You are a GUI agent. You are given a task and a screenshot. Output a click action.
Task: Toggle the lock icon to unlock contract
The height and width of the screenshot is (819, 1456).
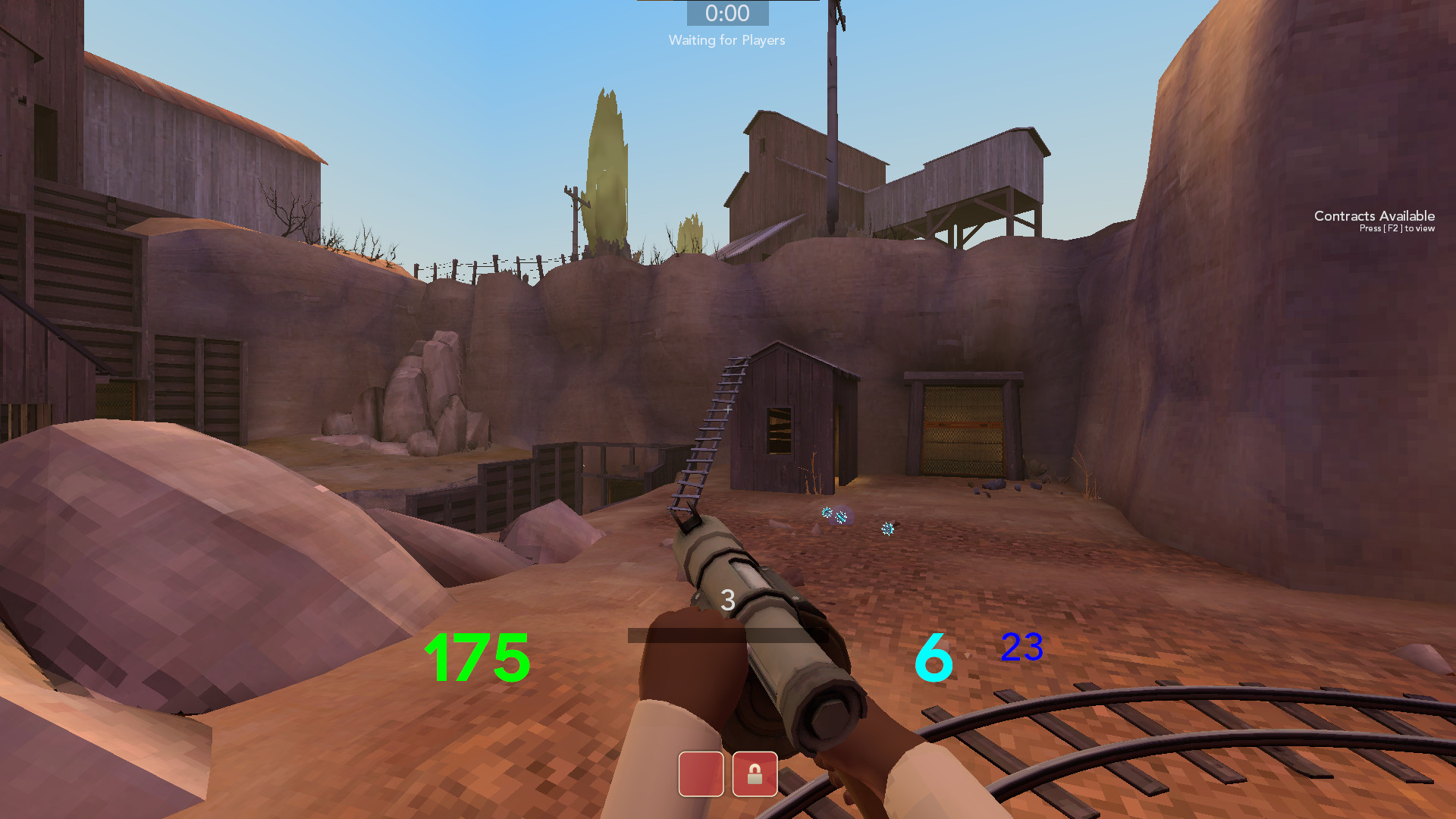[755, 774]
